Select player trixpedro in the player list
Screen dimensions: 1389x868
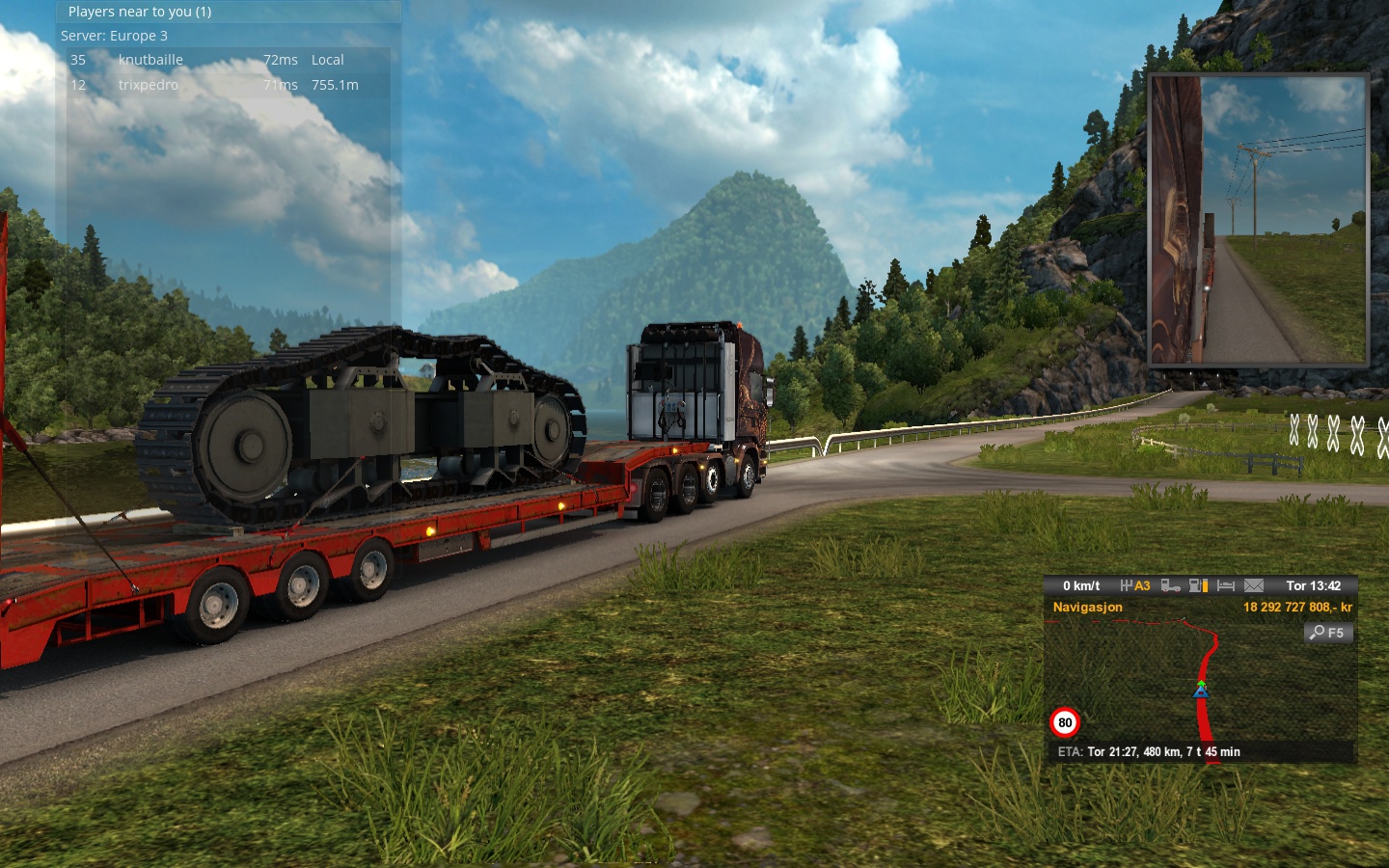click(148, 85)
